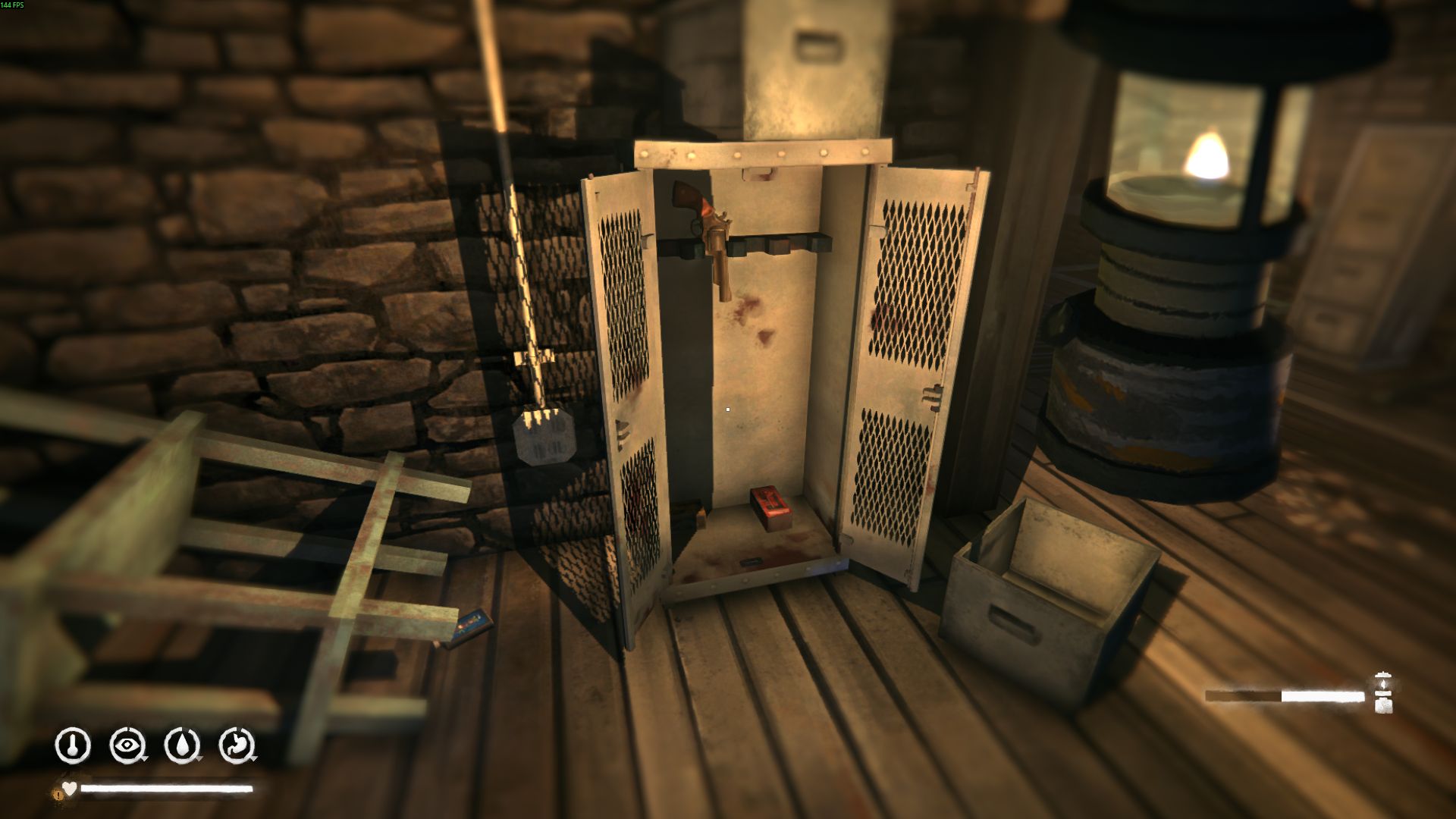Check the water drop thirst icon

click(182, 745)
